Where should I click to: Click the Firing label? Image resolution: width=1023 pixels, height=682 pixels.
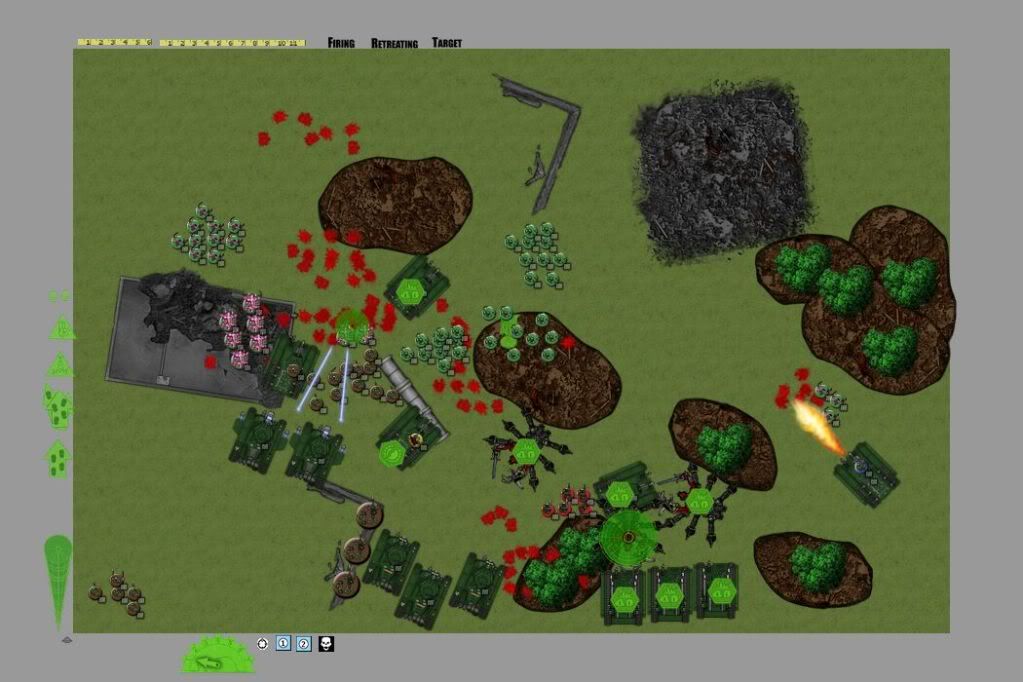click(x=341, y=43)
